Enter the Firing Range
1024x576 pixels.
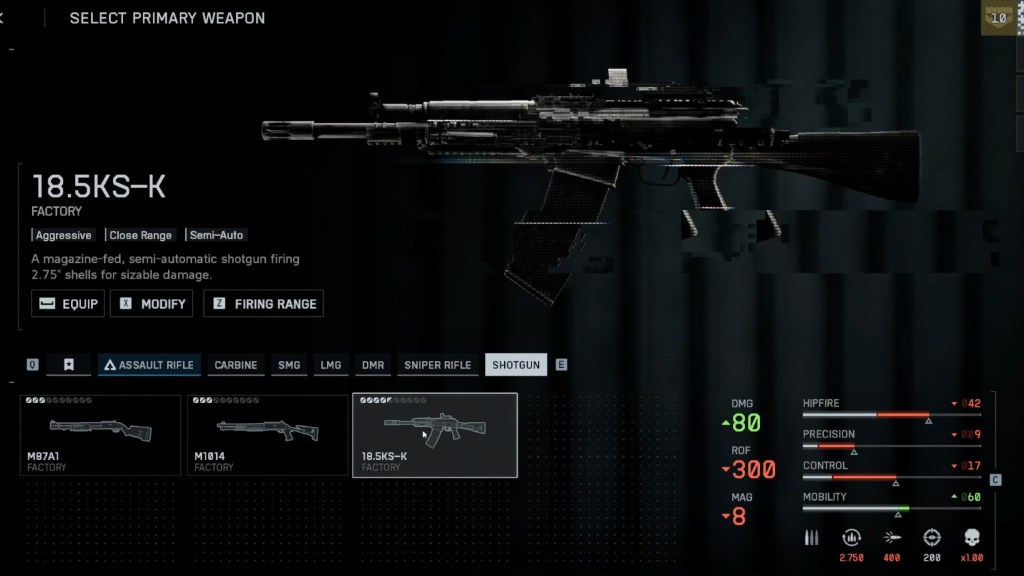click(x=263, y=303)
